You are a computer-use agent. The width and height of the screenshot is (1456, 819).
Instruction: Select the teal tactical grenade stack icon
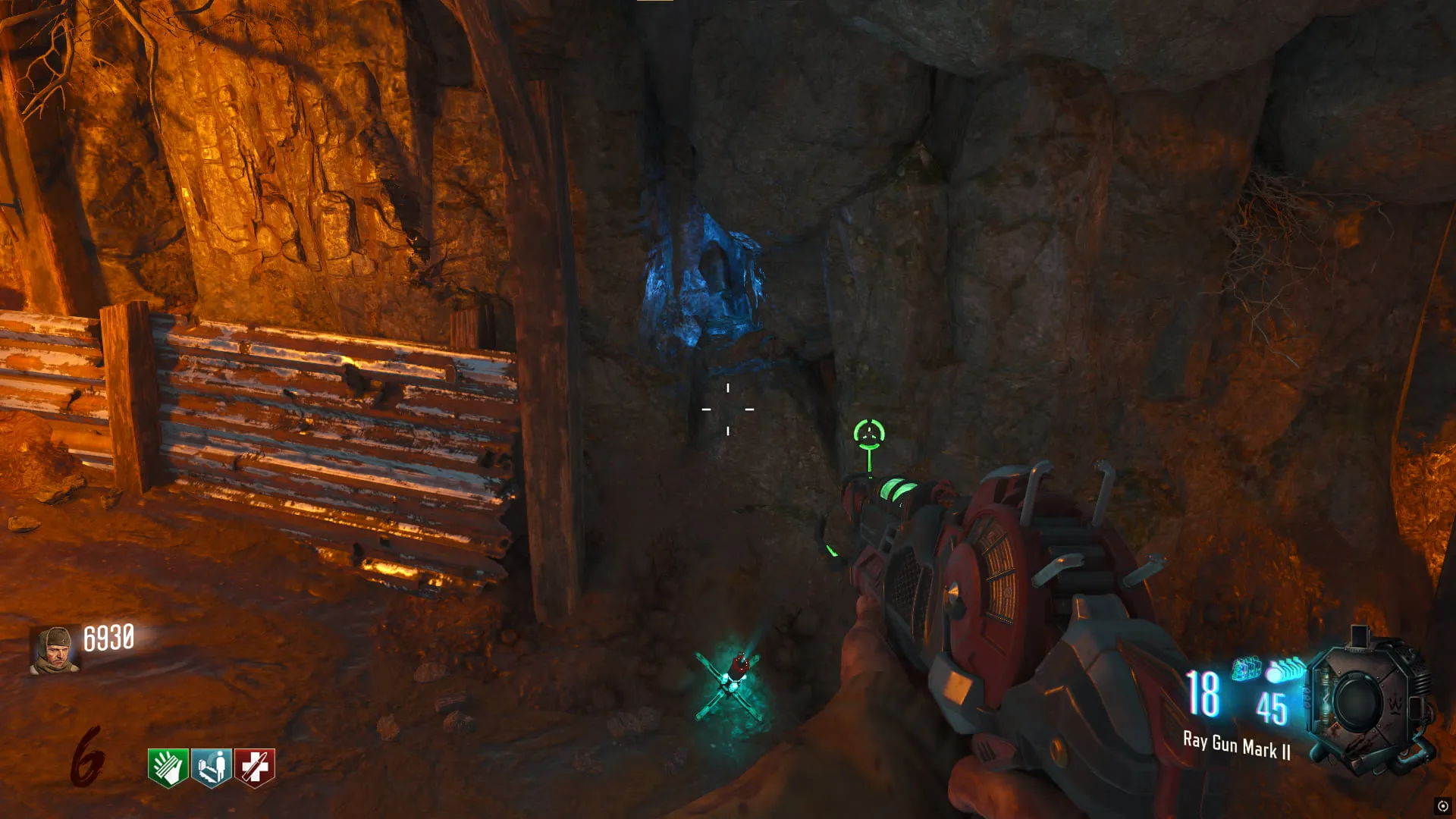1245,669
